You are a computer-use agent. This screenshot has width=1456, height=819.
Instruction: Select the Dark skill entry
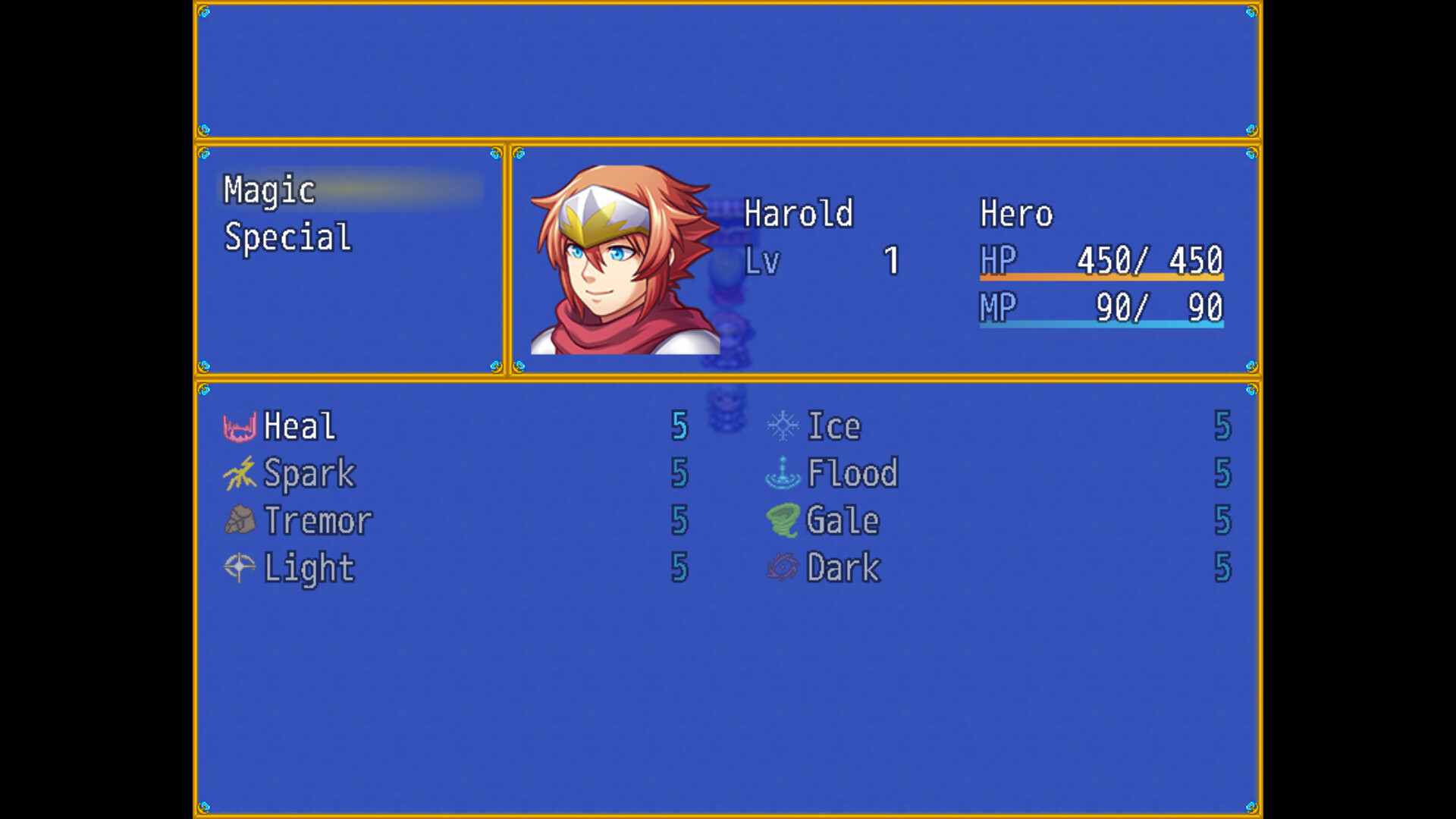(x=842, y=567)
